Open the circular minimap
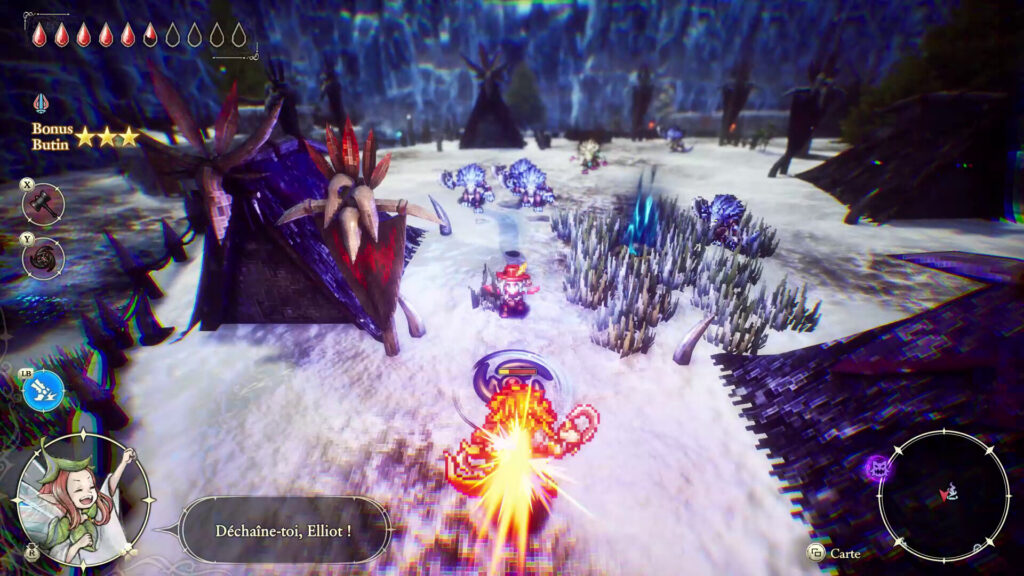This screenshot has height=576, width=1024. [943, 496]
